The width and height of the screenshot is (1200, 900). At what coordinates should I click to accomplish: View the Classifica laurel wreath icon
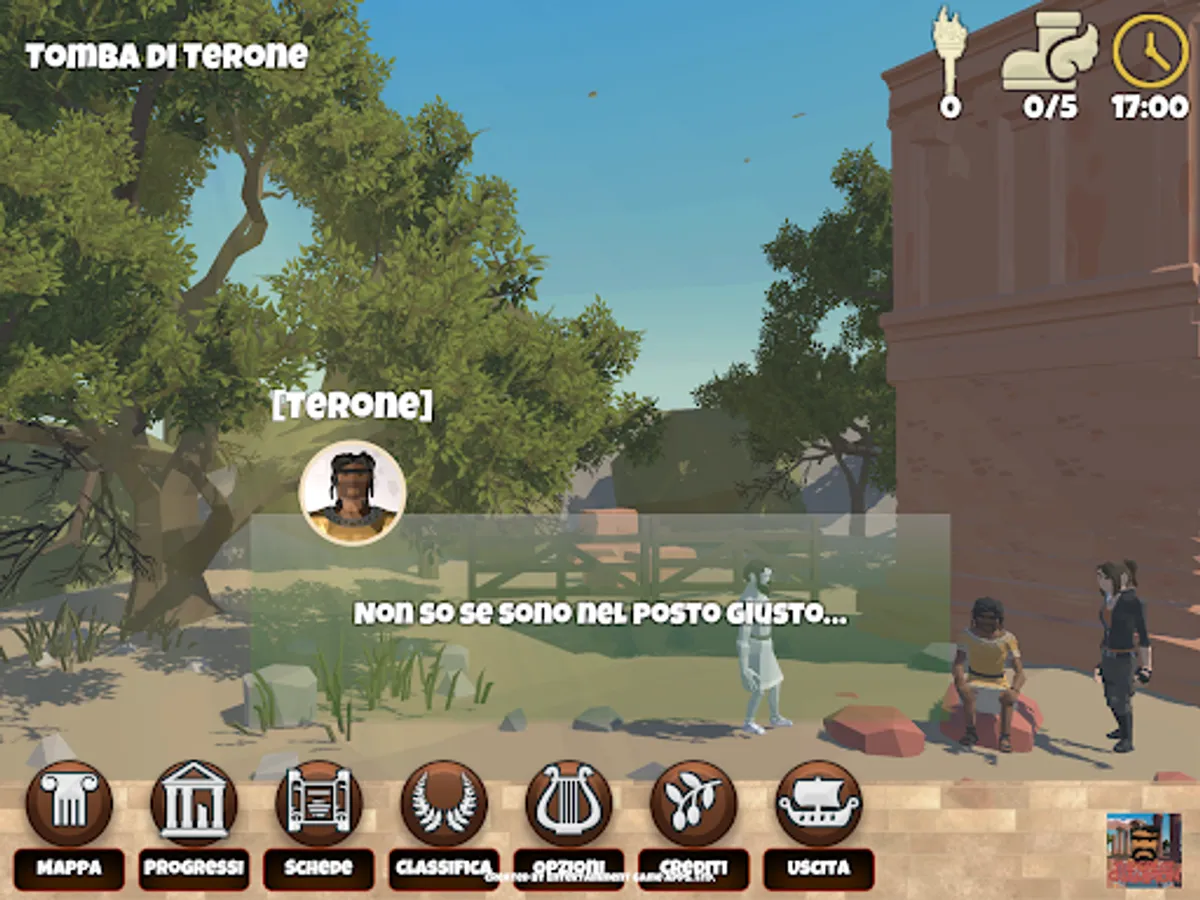(x=444, y=803)
